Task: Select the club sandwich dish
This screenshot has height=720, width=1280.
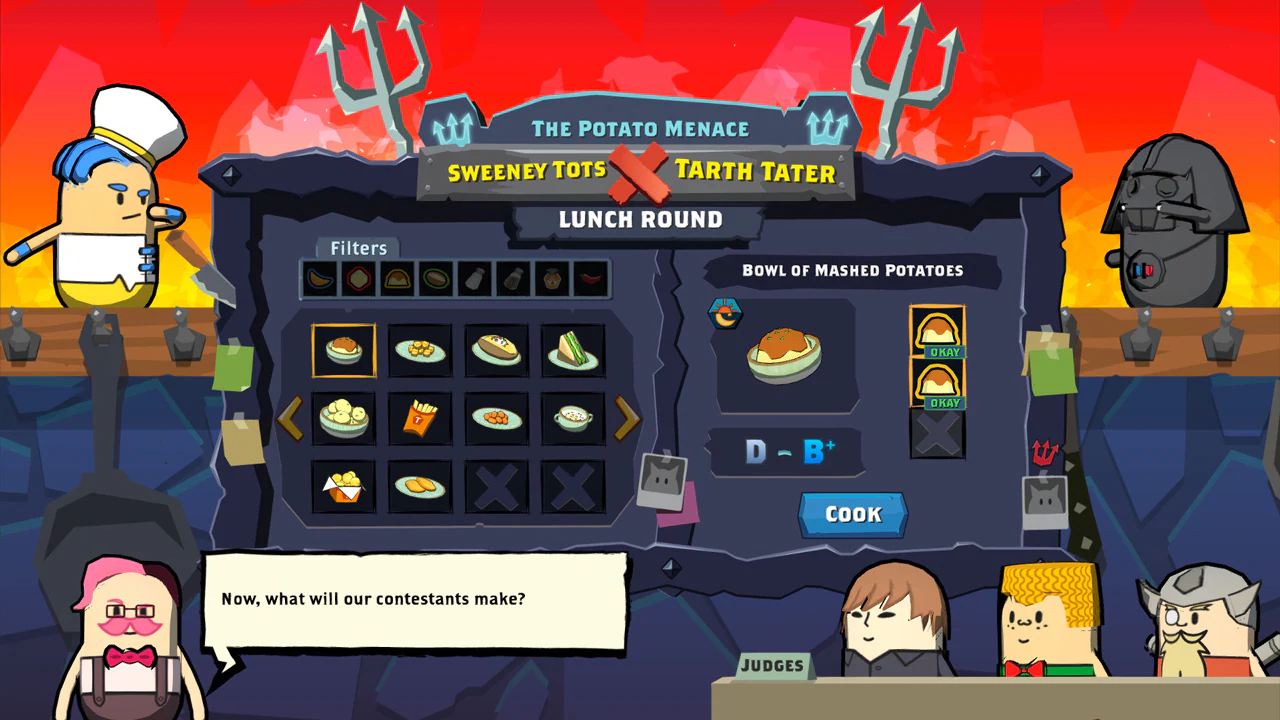Action: coord(573,350)
